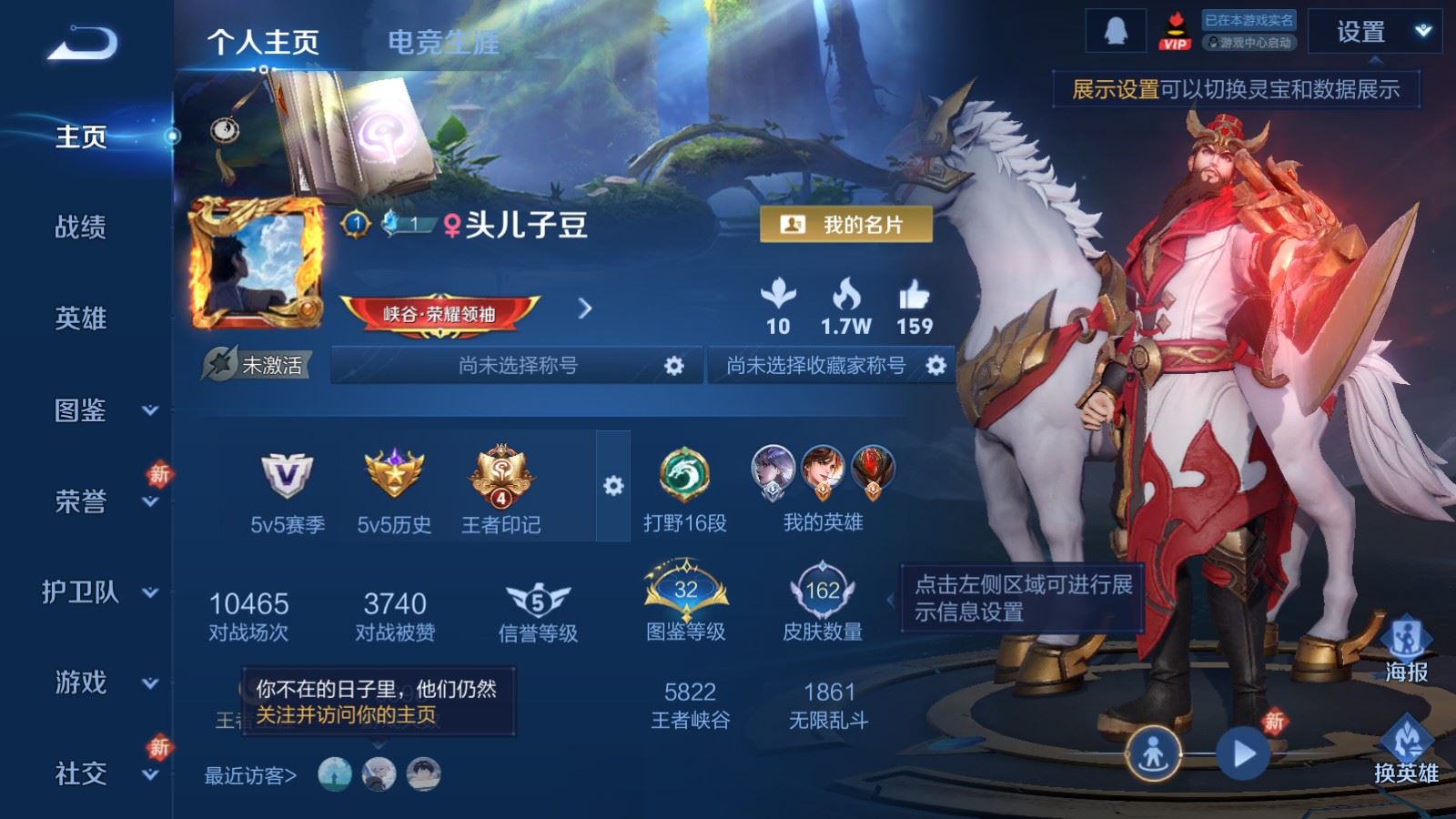Click the 我的名片 button
The height and width of the screenshot is (819, 1456).
(x=848, y=222)
